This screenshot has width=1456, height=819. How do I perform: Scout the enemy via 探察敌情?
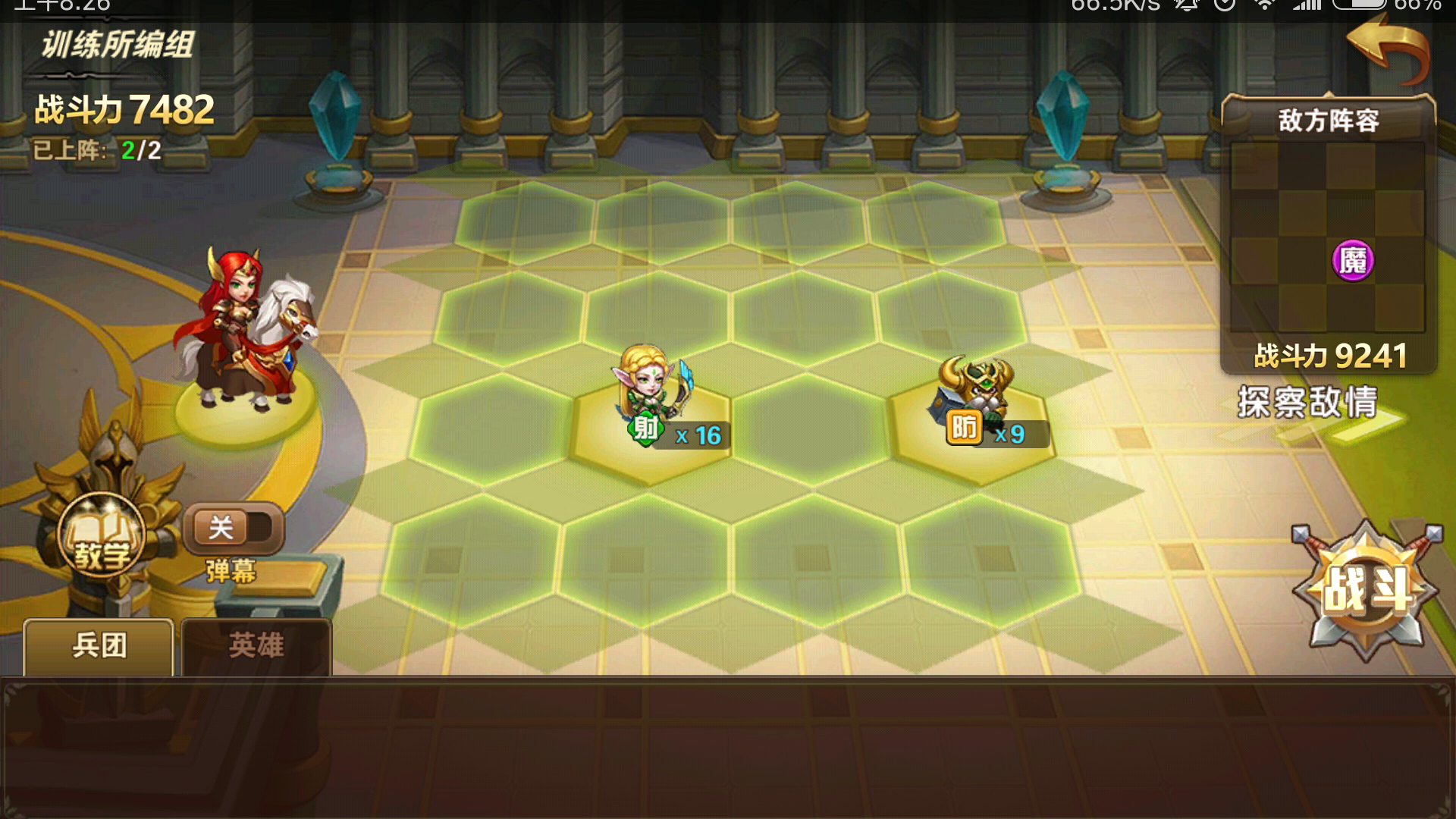tap(1308, 402)
